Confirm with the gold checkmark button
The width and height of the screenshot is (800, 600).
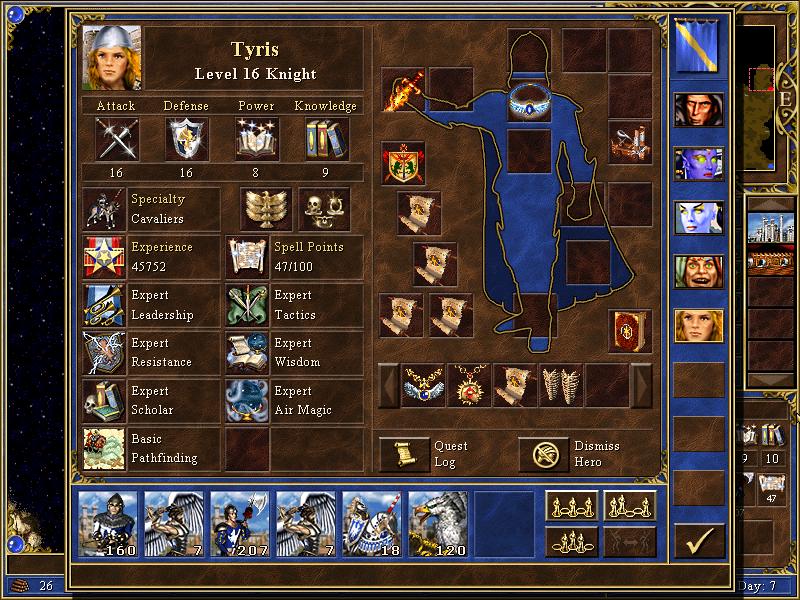pyautogui.click(x=699, y=541)
